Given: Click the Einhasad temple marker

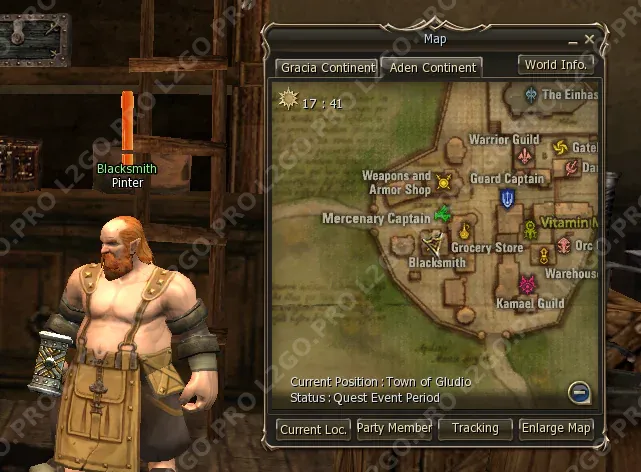Looking at the screenshot, I should click(x=531, y=95).
